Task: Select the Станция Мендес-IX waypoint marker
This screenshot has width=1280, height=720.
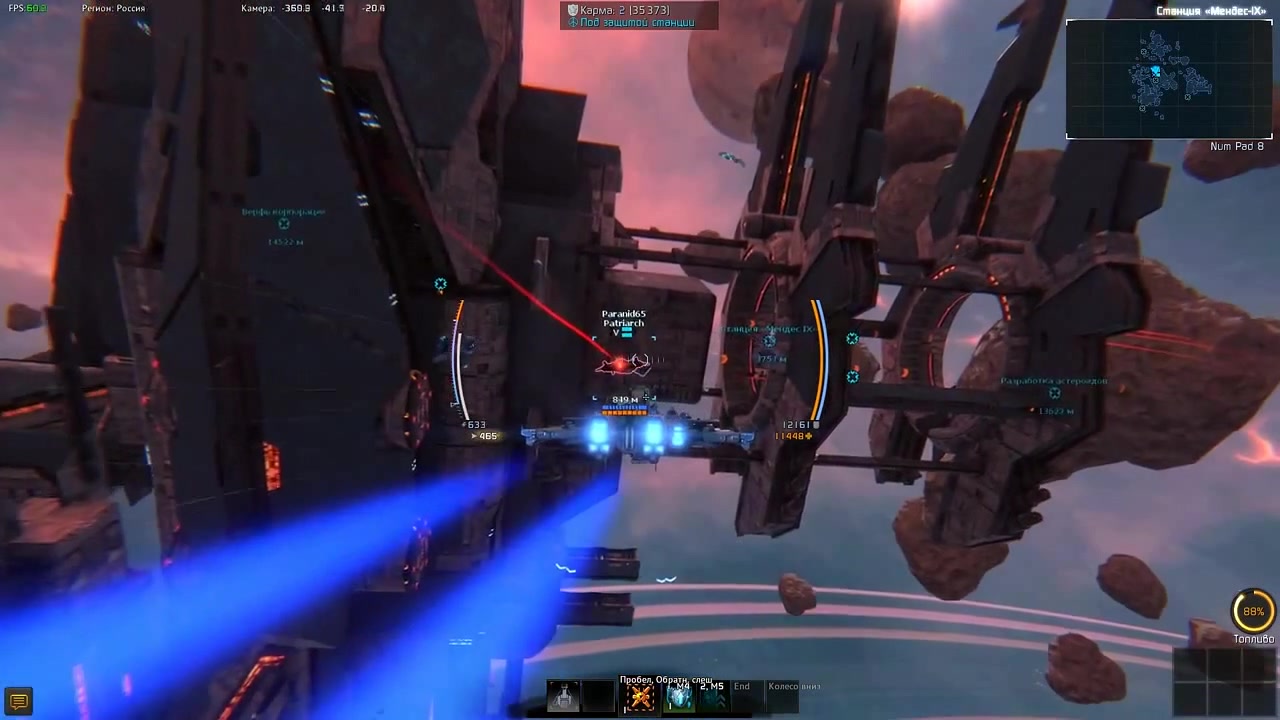Action: pos(769,342)
